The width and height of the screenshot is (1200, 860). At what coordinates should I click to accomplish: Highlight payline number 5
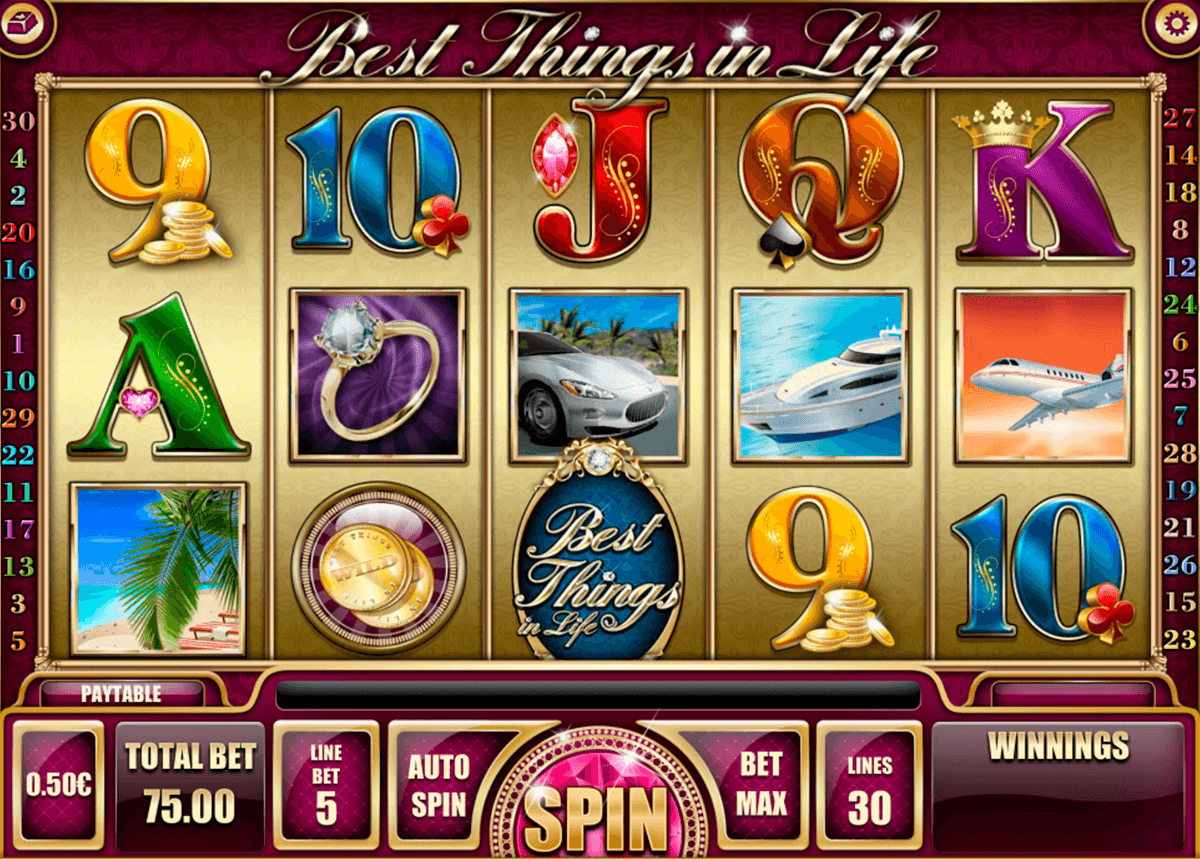[x=18, y=639]
